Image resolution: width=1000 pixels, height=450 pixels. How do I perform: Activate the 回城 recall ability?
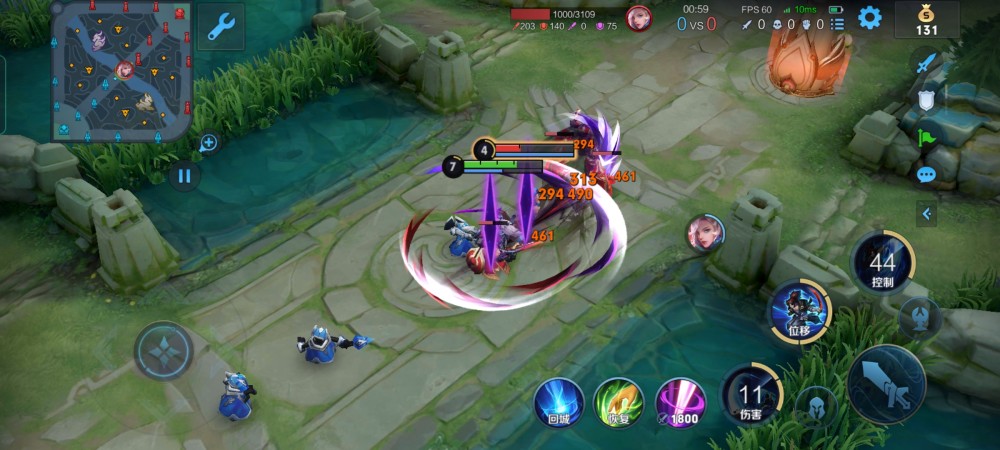[x=559, y=402]
